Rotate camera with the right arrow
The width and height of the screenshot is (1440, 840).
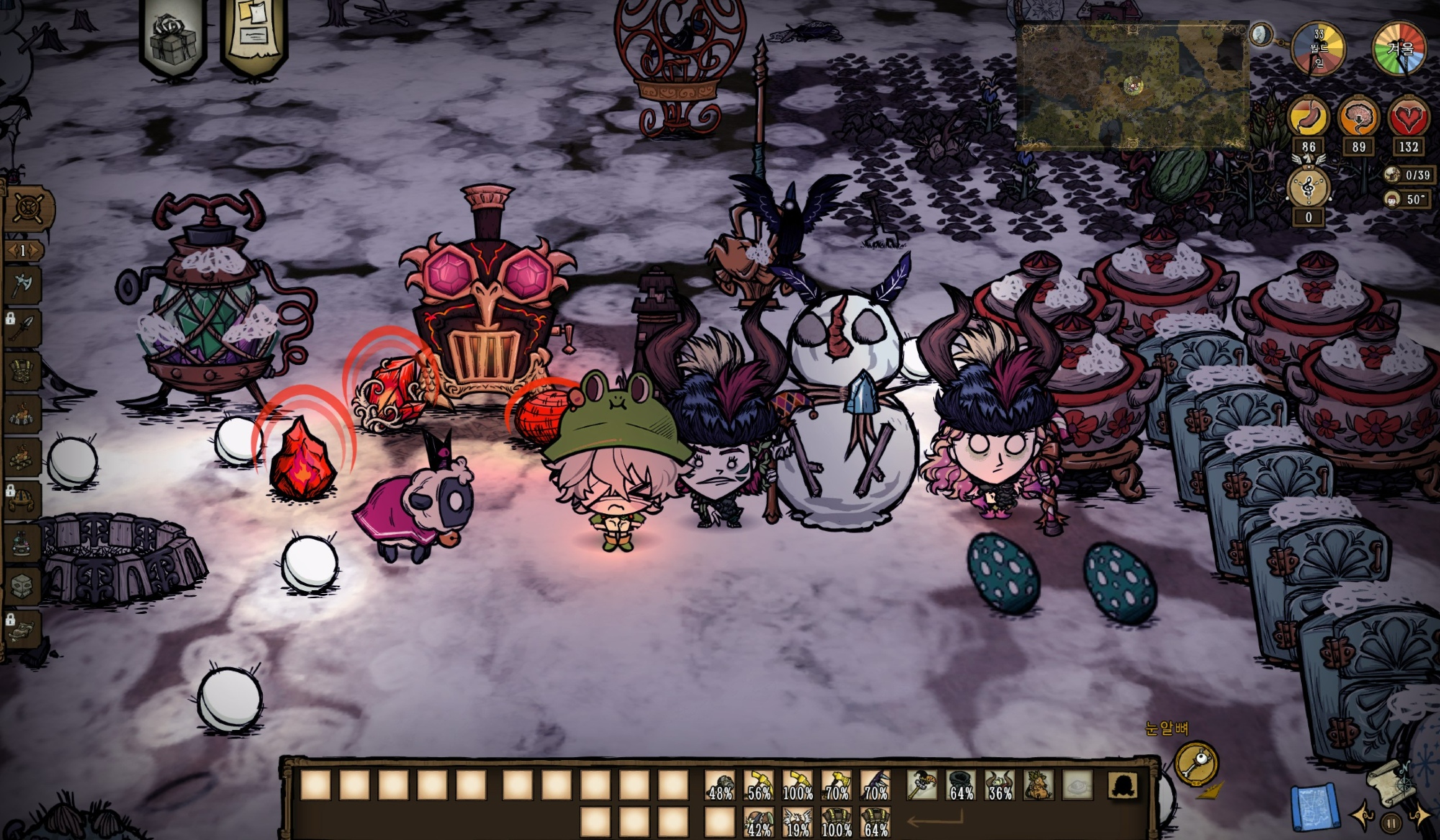pyautogui.click(x=1420, y=817)
